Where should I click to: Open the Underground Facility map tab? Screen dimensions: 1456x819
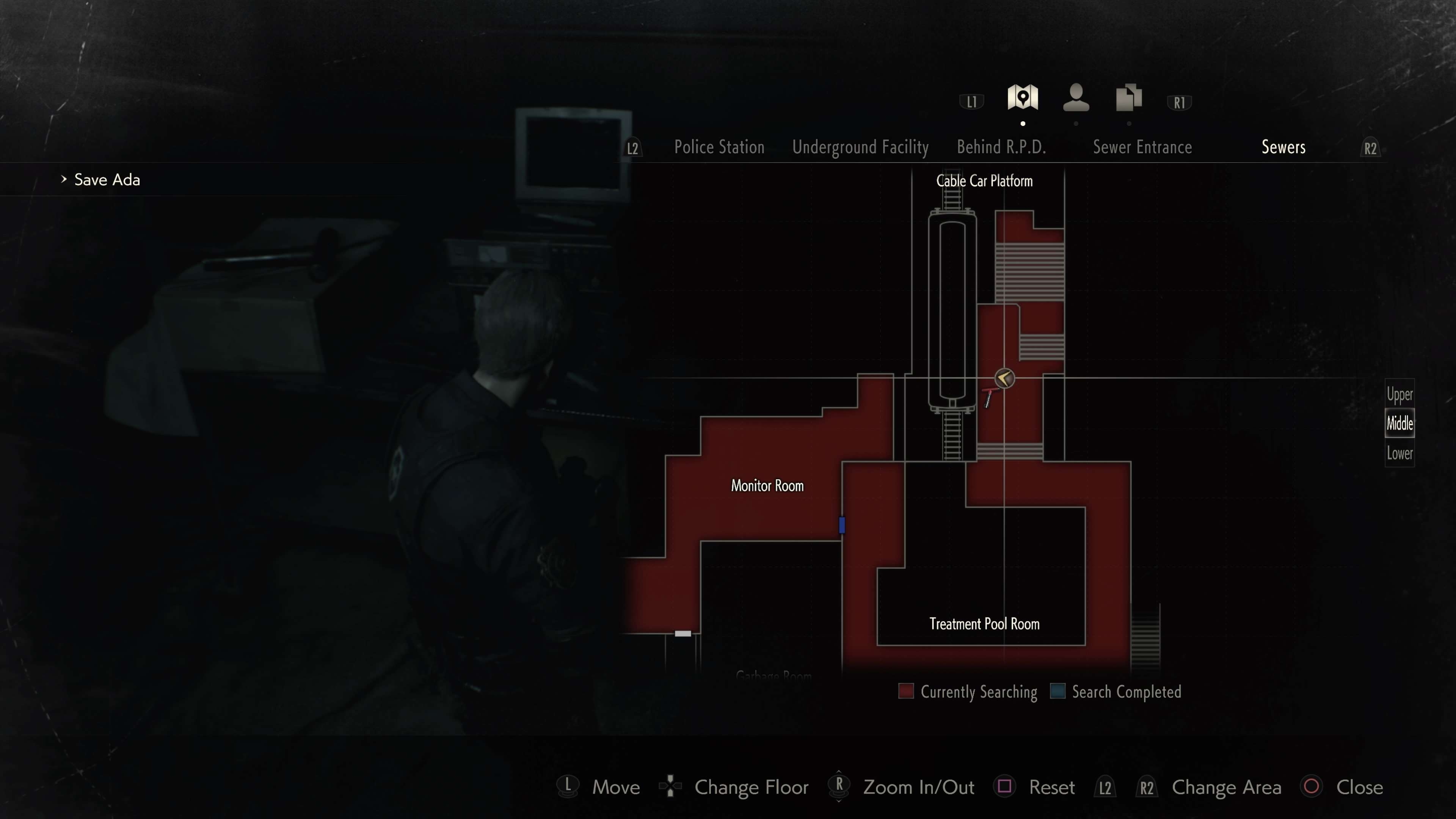[x=860, y=147]
